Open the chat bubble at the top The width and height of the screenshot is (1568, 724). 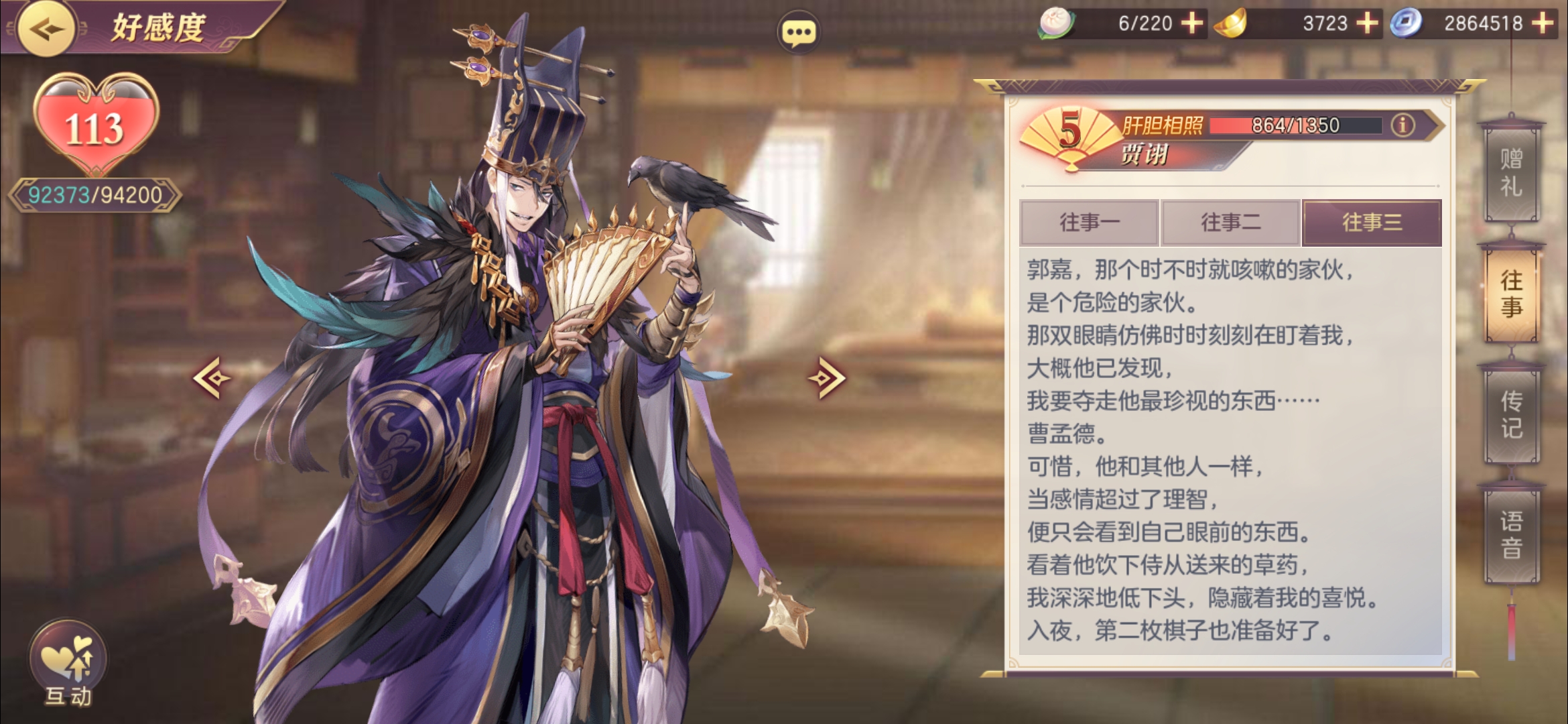click(798, 29)
